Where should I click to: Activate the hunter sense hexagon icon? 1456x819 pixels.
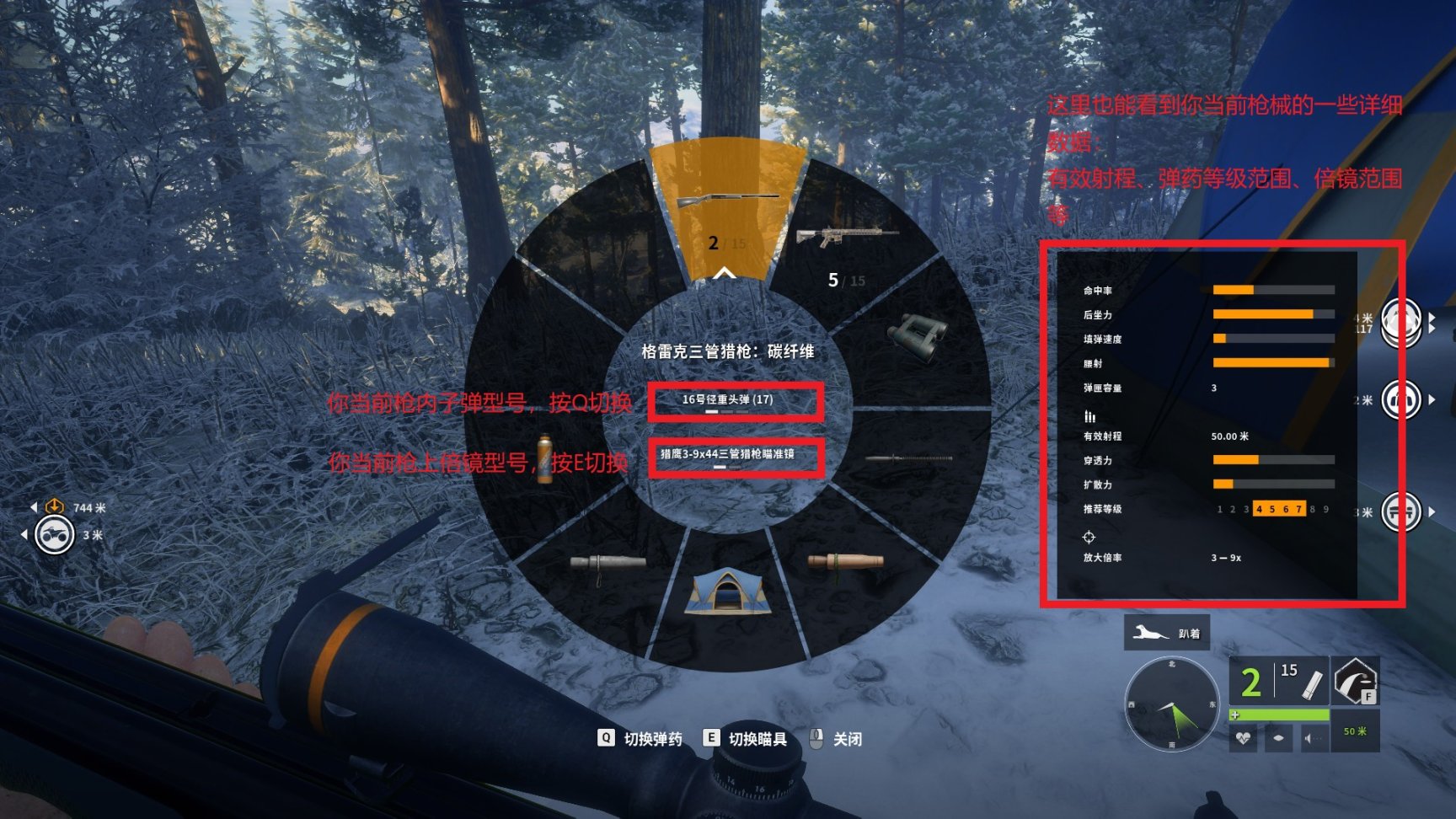pyautogui.click(x=1354, y=680)
